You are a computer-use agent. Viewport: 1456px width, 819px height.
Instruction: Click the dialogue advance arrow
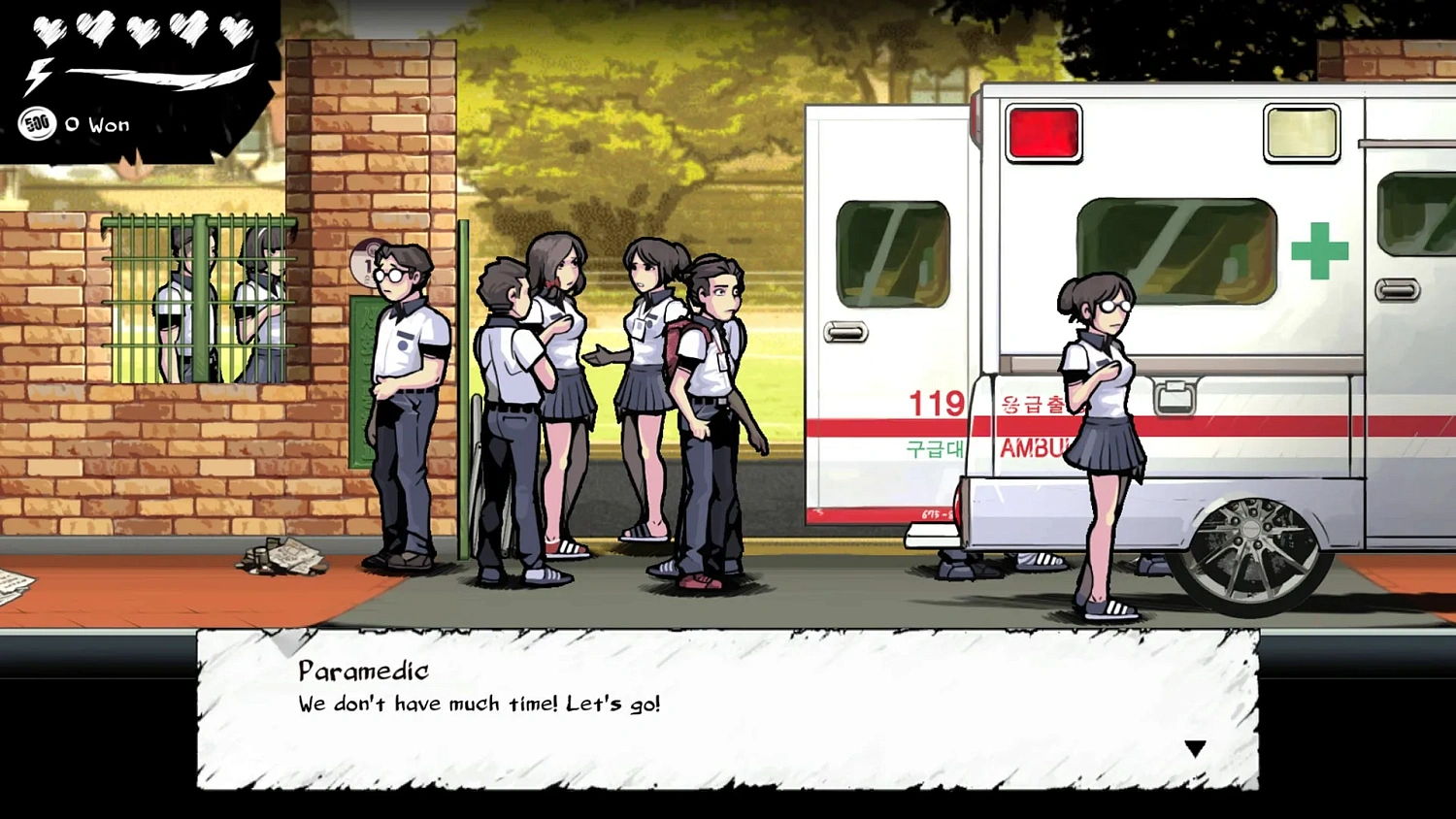(1196, 747)
